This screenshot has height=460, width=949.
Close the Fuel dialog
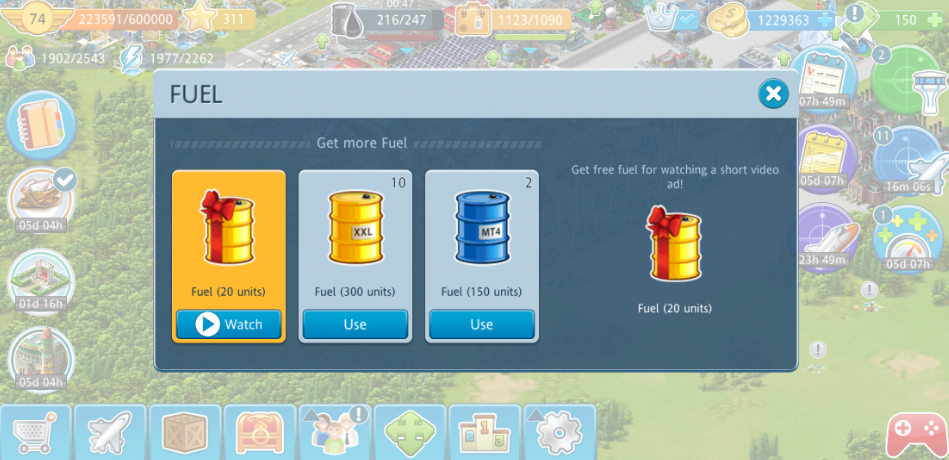pos(772,95)
